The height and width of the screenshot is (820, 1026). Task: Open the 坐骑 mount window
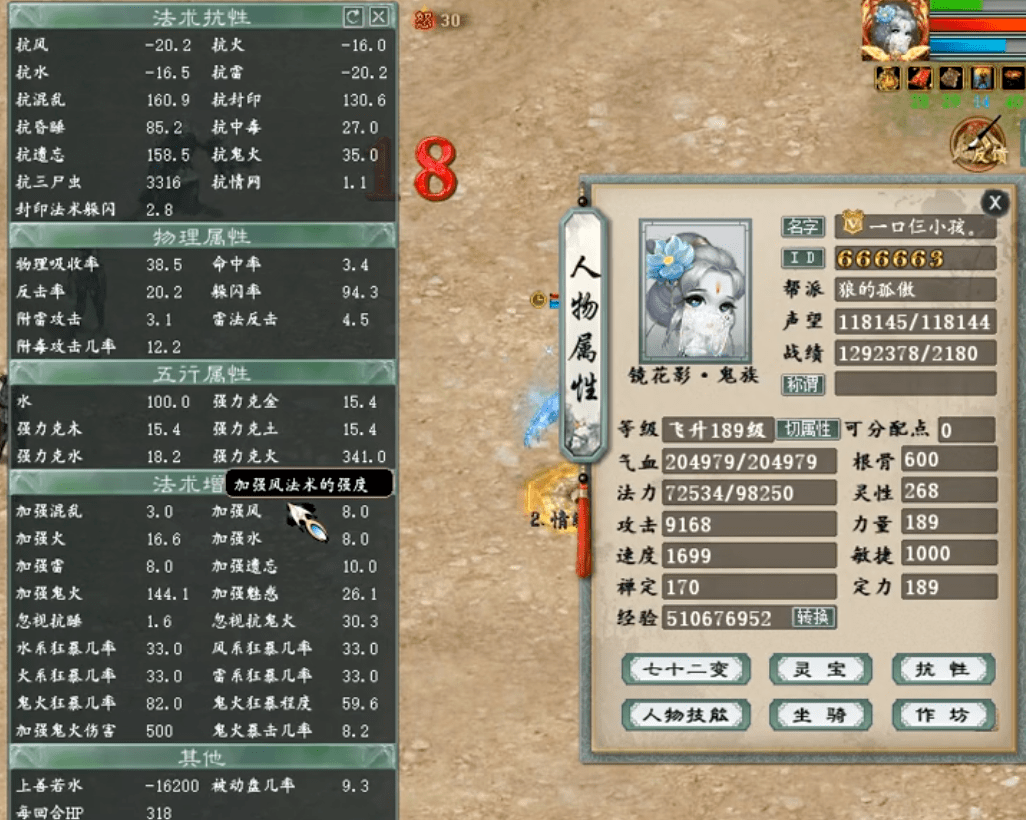tap(820, 715)
